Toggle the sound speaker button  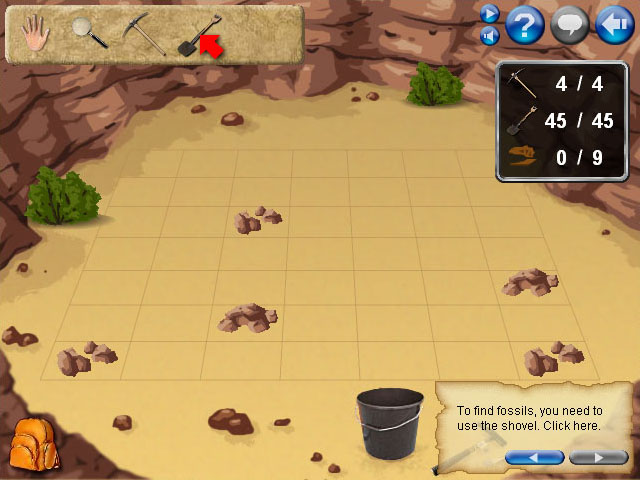click(489, 36)
